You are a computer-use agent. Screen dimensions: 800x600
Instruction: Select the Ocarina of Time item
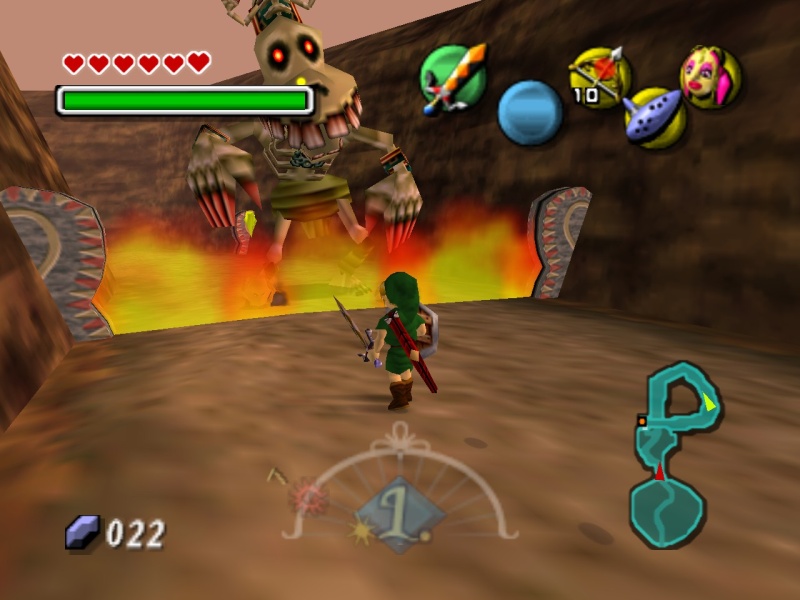point(654,115)
